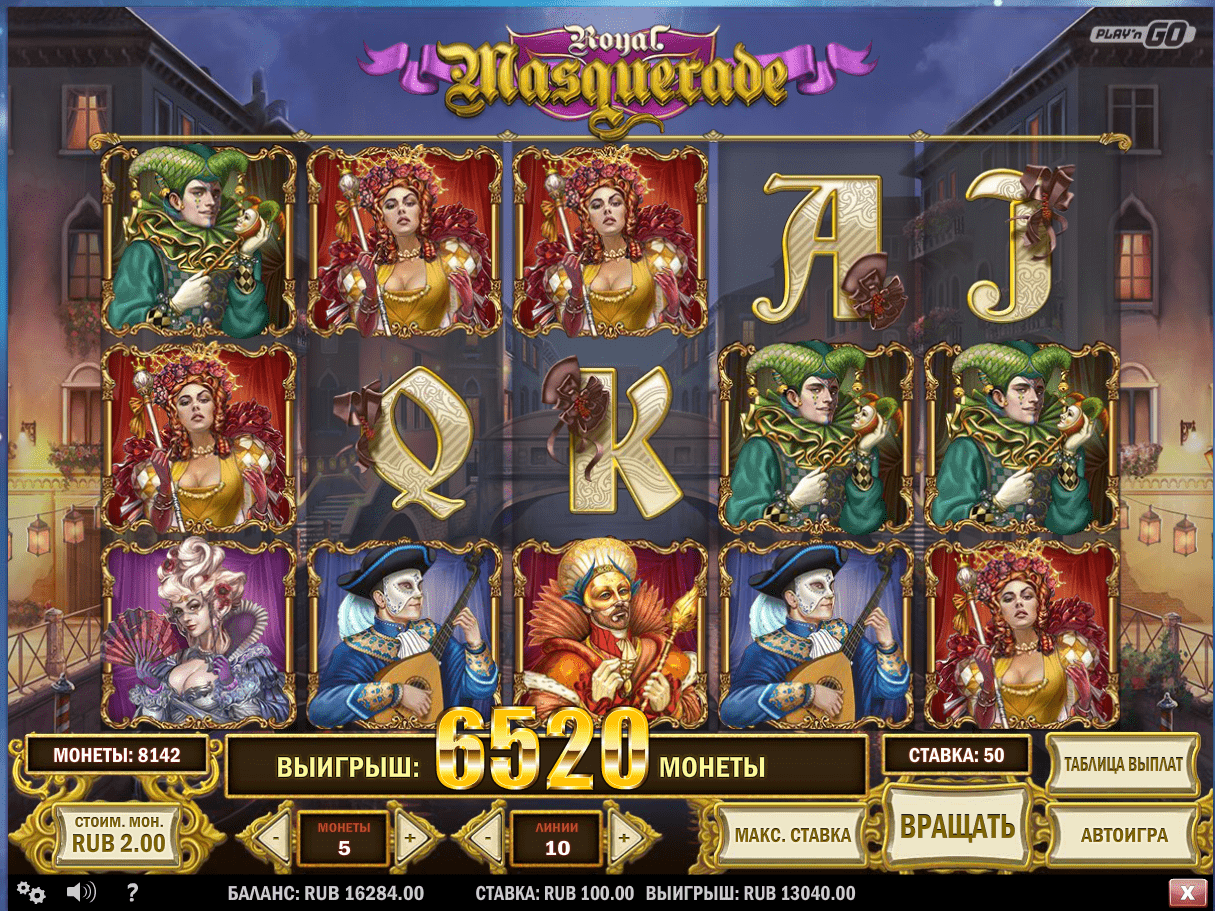This screenshot has height=911, width=1215.
Task: Decrease the number of ЛИНИИ paylines
Action: point(485,837)
